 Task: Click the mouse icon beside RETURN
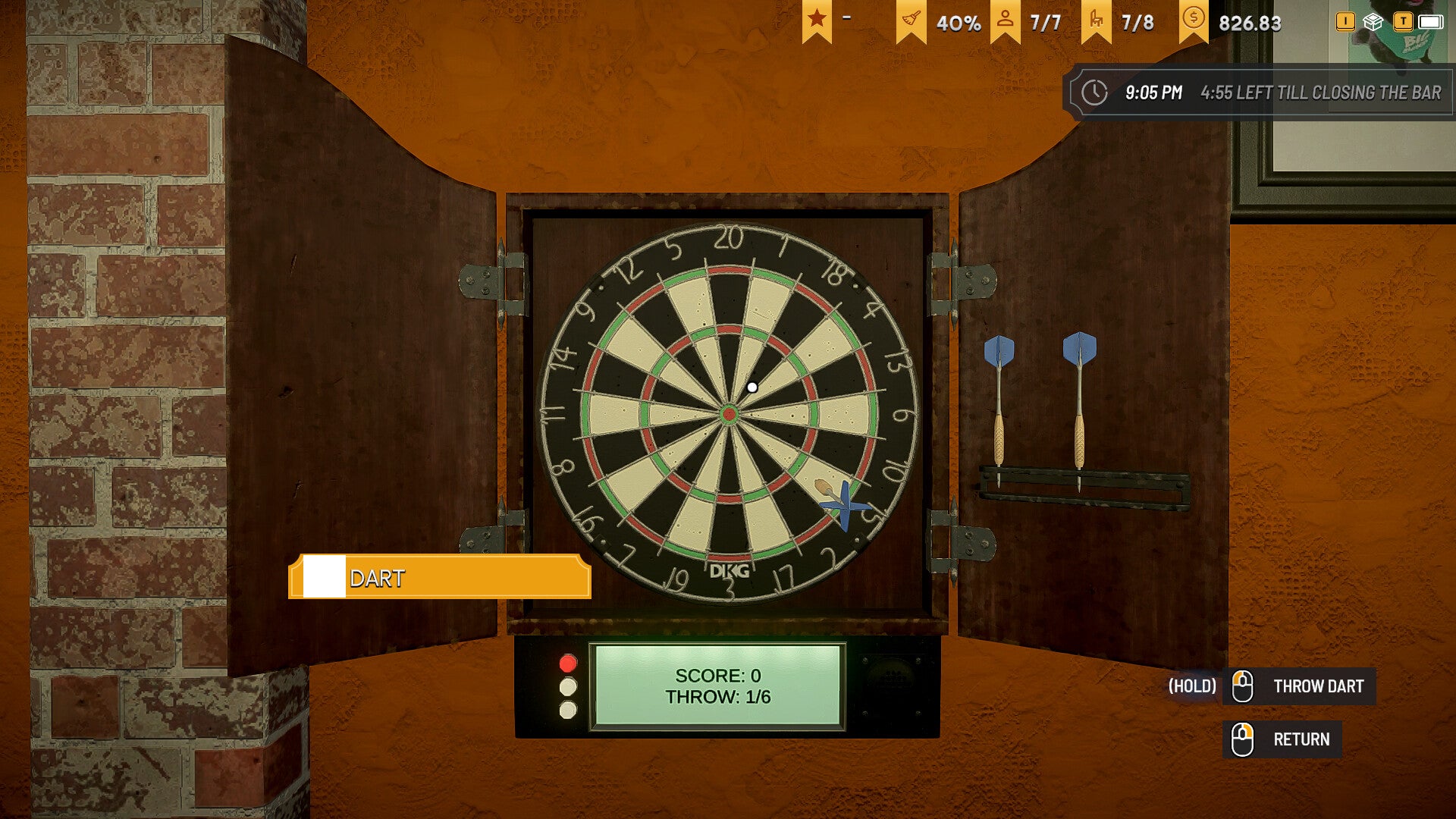(x=1244, y=739)
